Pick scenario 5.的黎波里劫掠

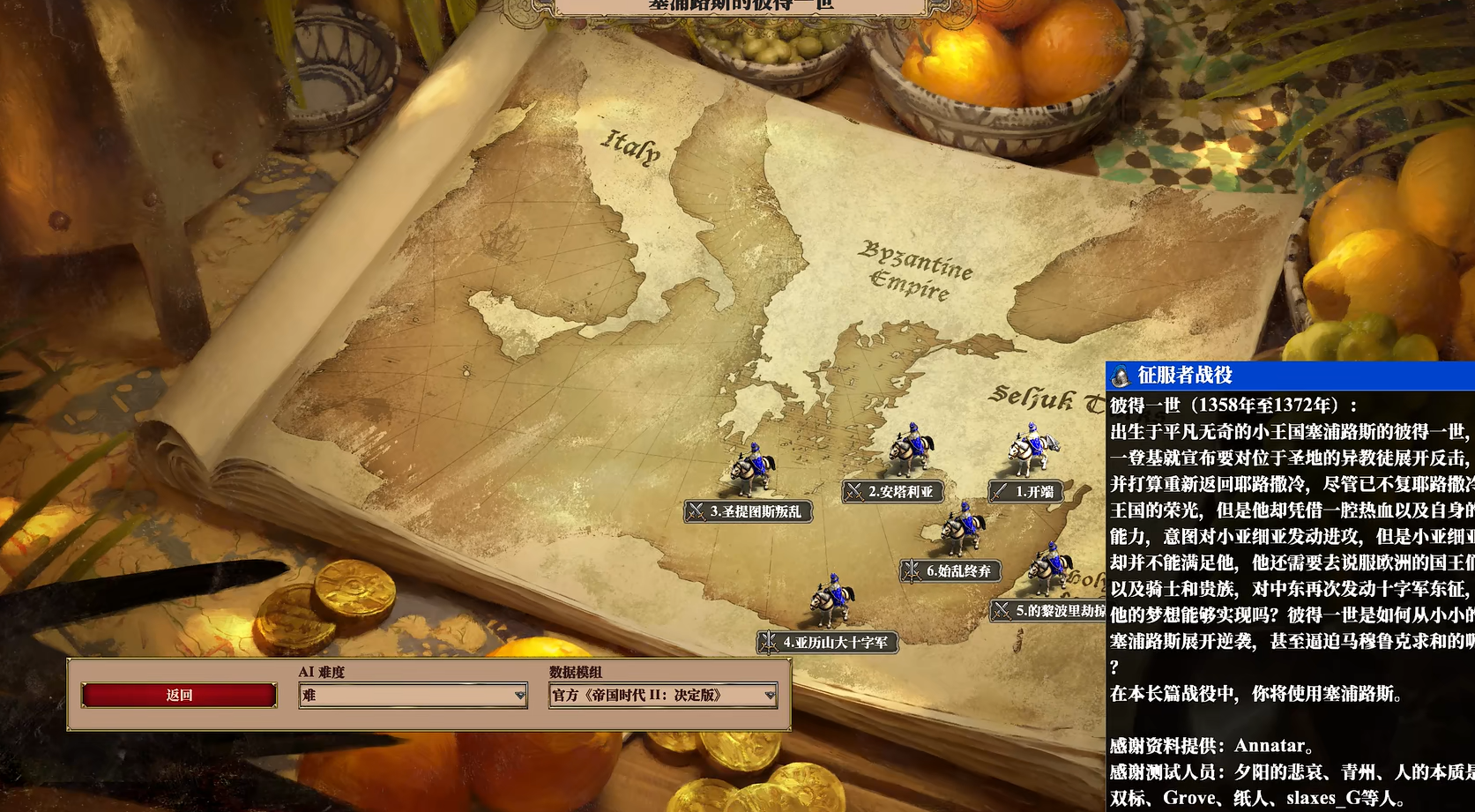pos(1049,610)
